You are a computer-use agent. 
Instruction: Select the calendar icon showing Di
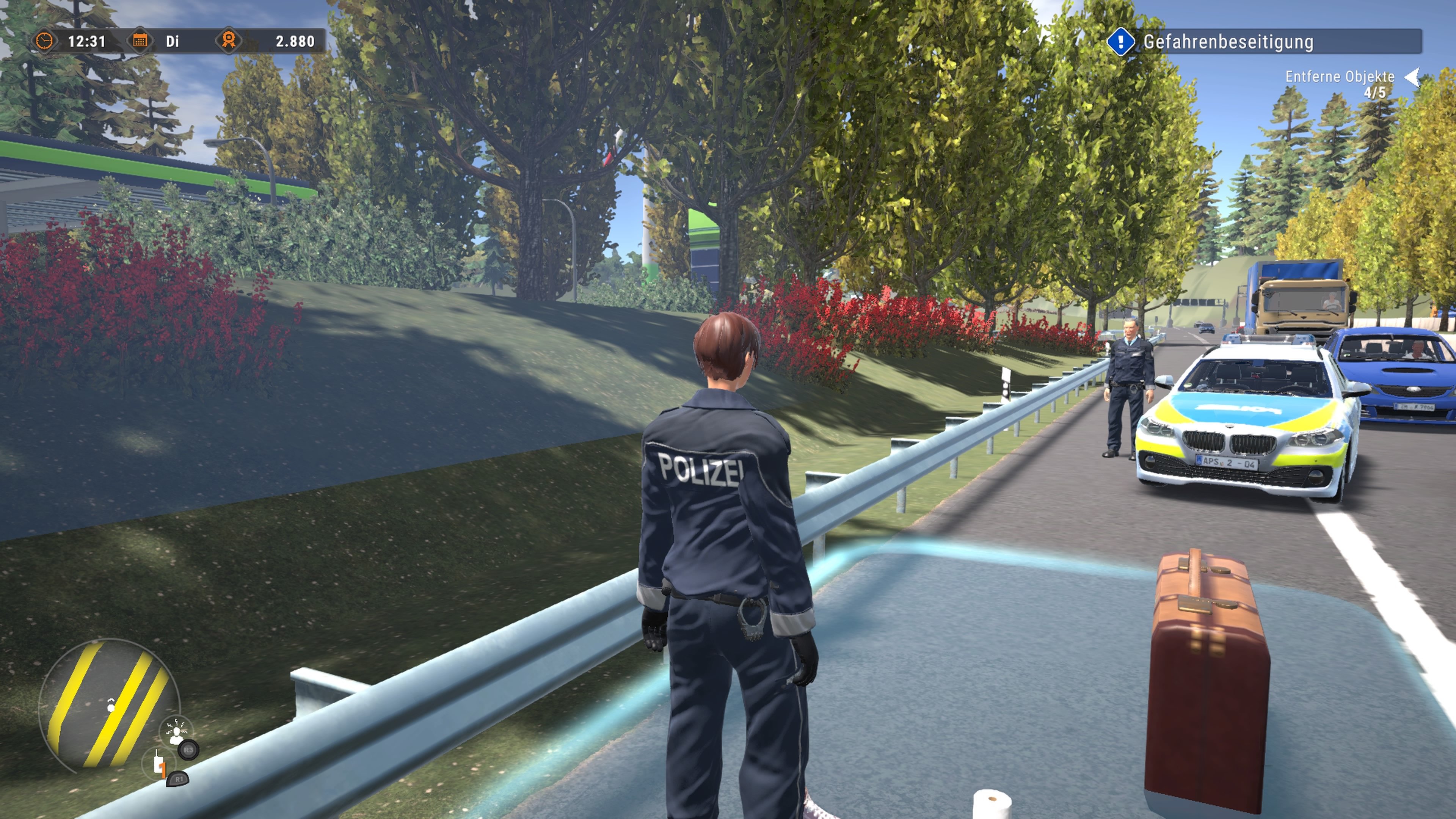(141, 41)
